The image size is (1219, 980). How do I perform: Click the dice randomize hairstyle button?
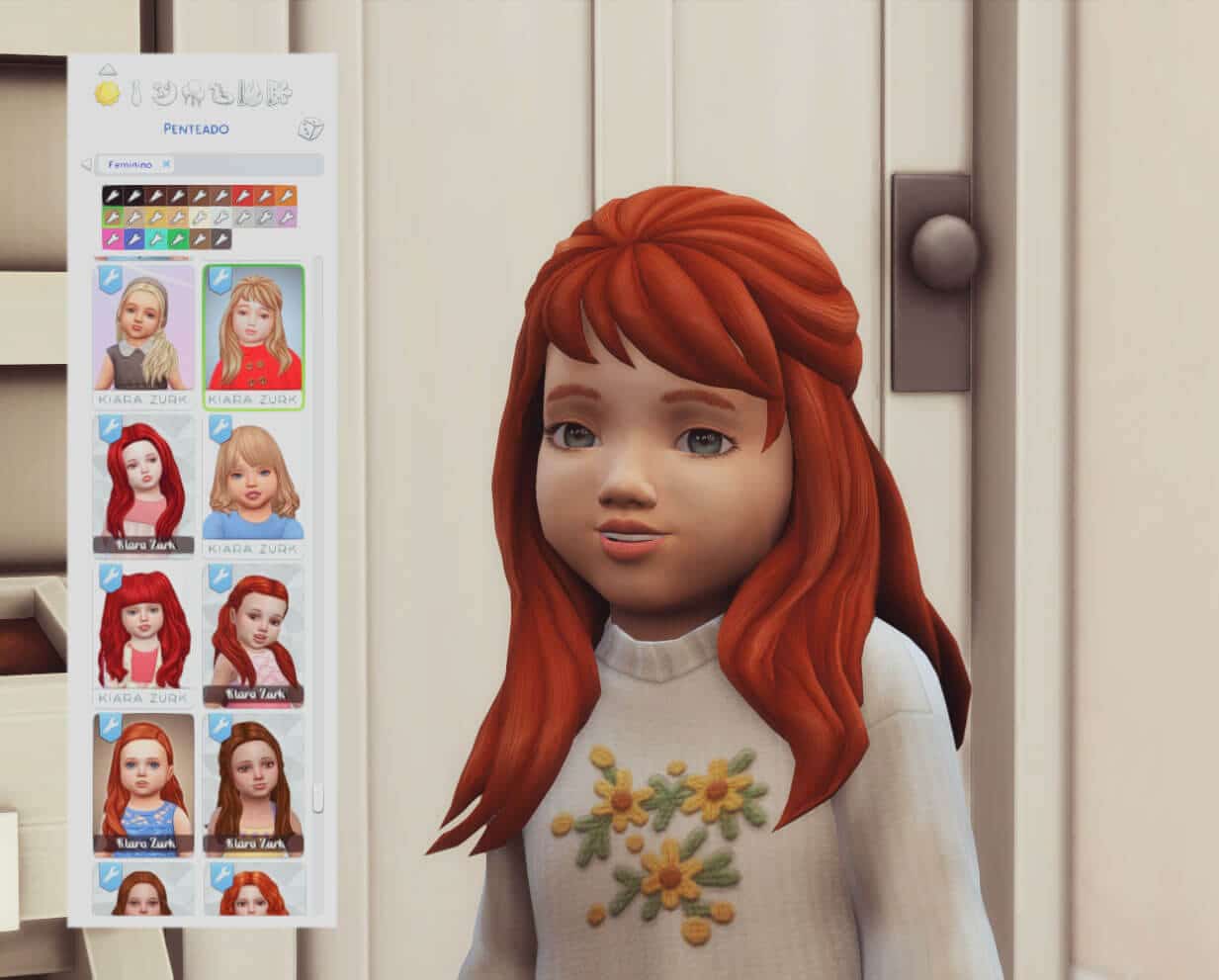point(312,129)
